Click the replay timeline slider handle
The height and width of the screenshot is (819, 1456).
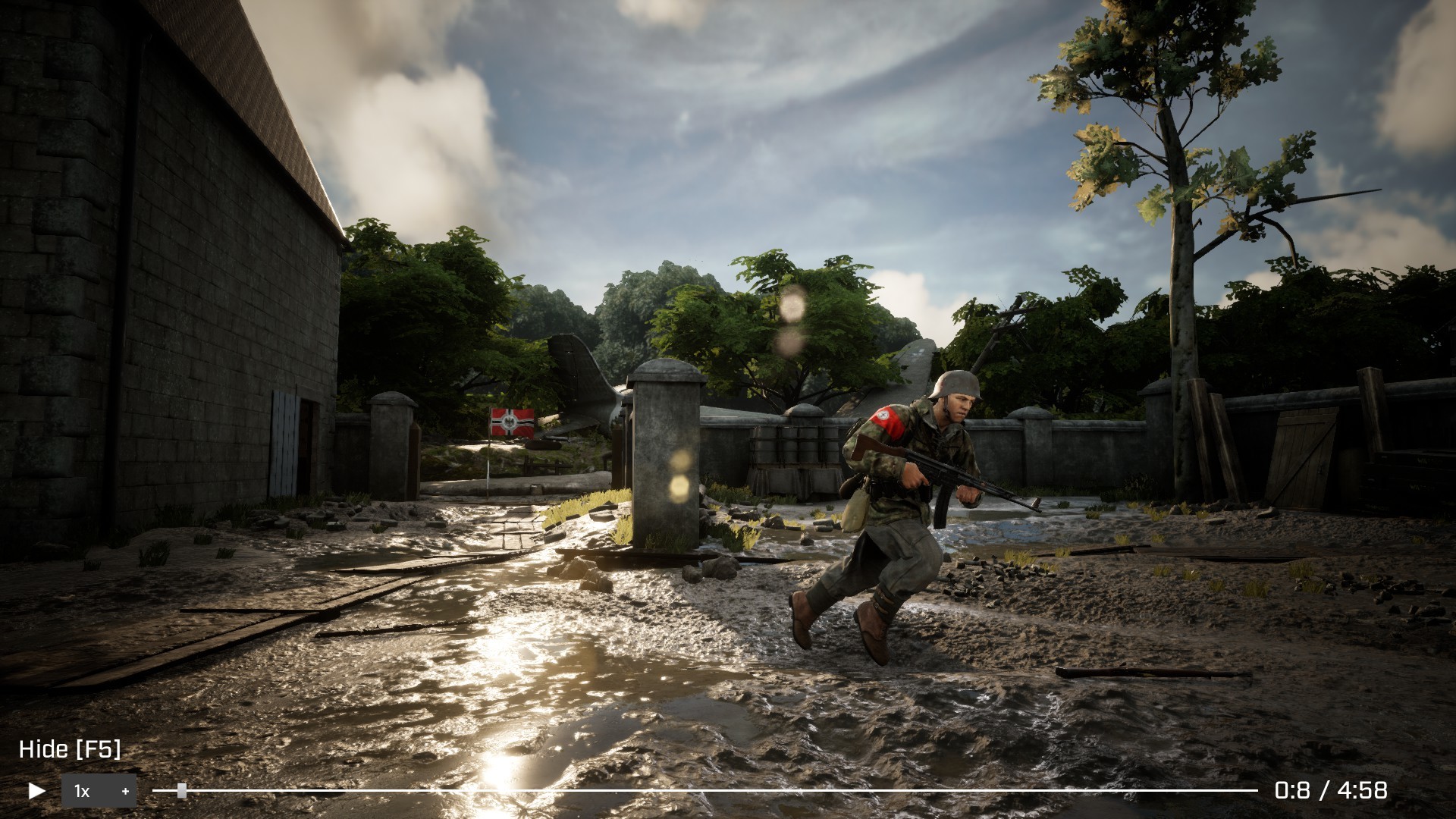point(182,791)
